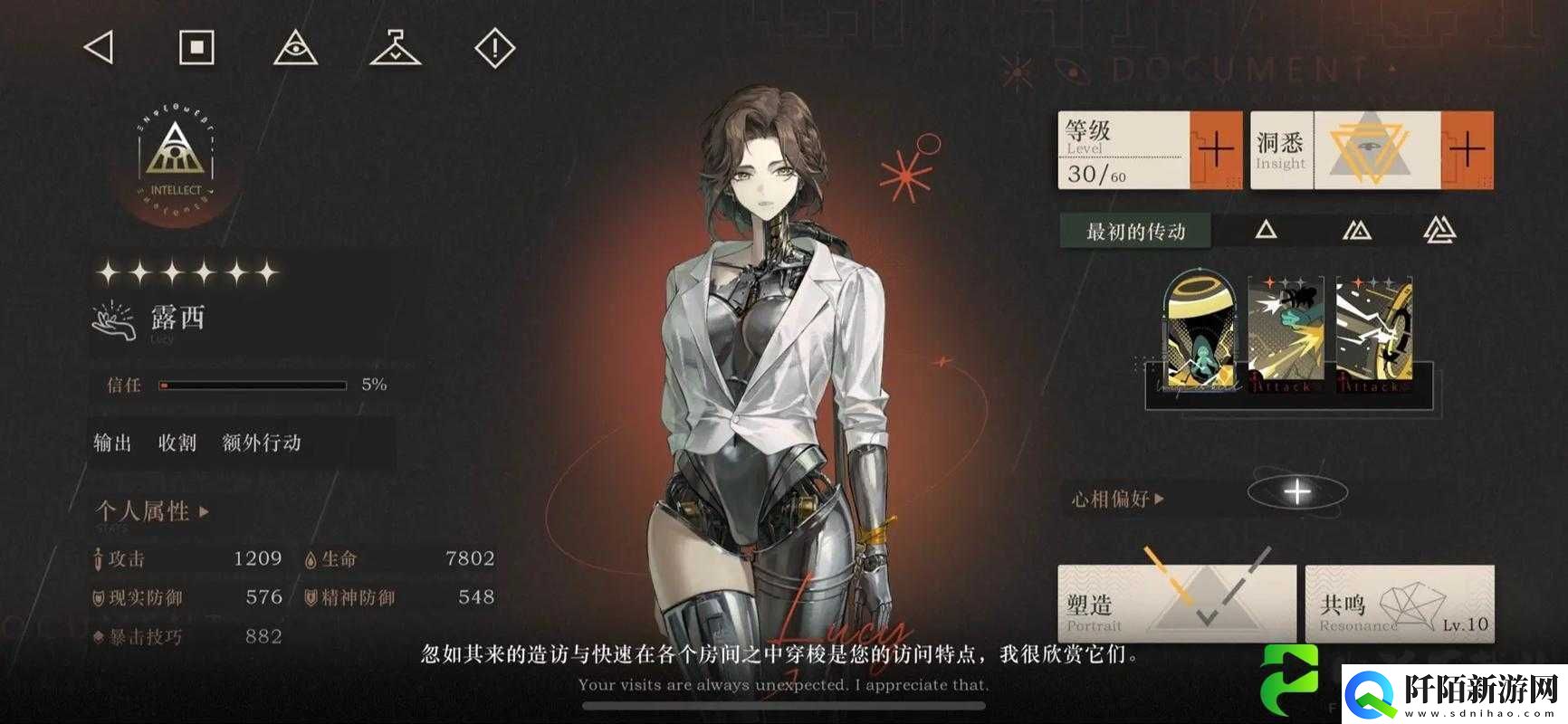Open the flask-shaped crafting icon
This screenshot has height=724, width=1568.
pos(396,47)
